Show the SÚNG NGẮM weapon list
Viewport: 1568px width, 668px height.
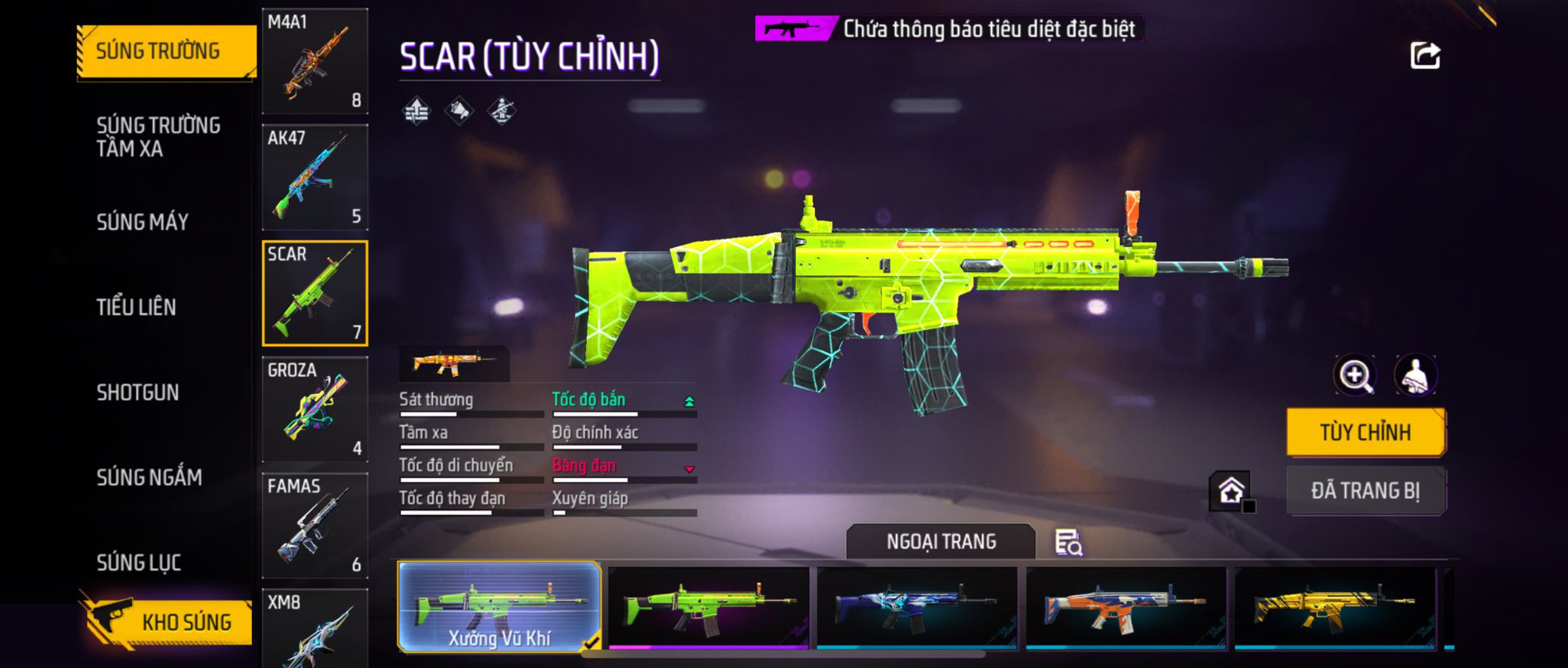pos(149,477)
